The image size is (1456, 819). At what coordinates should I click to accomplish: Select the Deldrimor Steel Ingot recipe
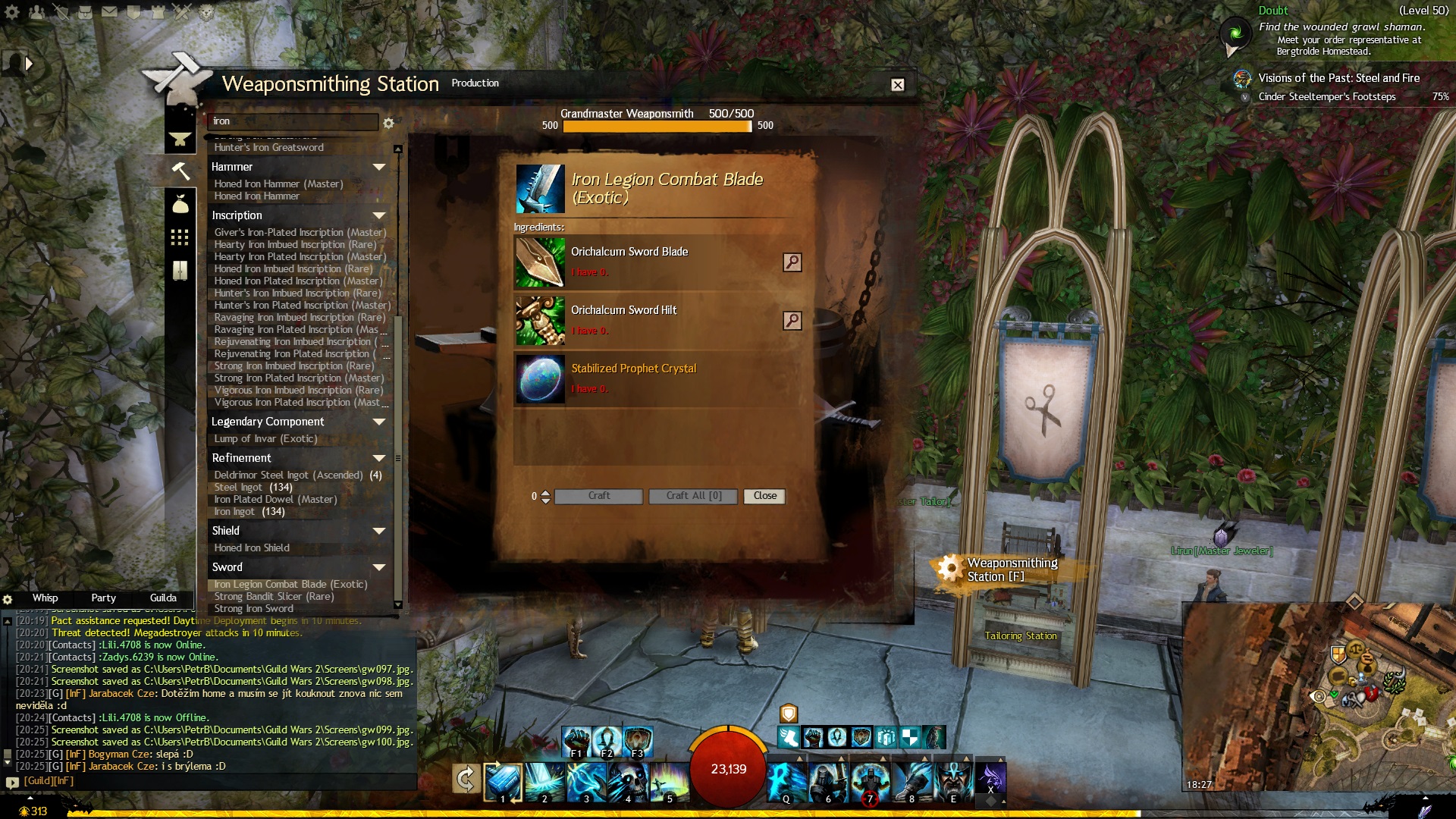[288, 475]
